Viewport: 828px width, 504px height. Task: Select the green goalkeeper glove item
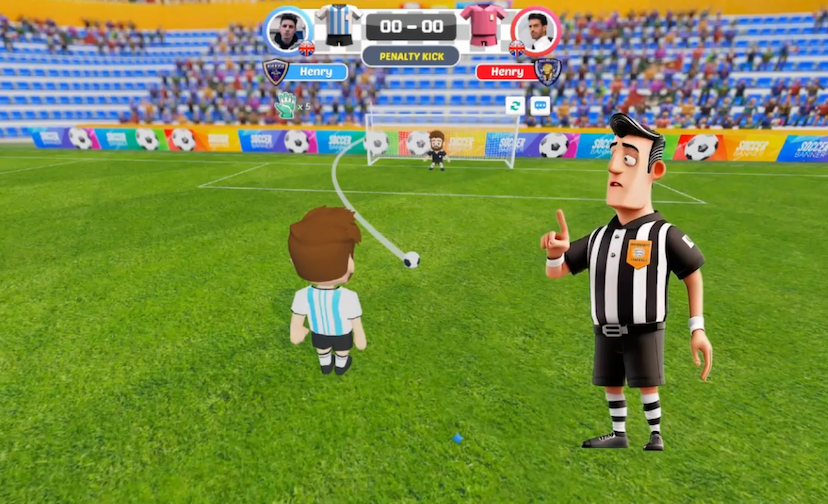tap(286, 104)
